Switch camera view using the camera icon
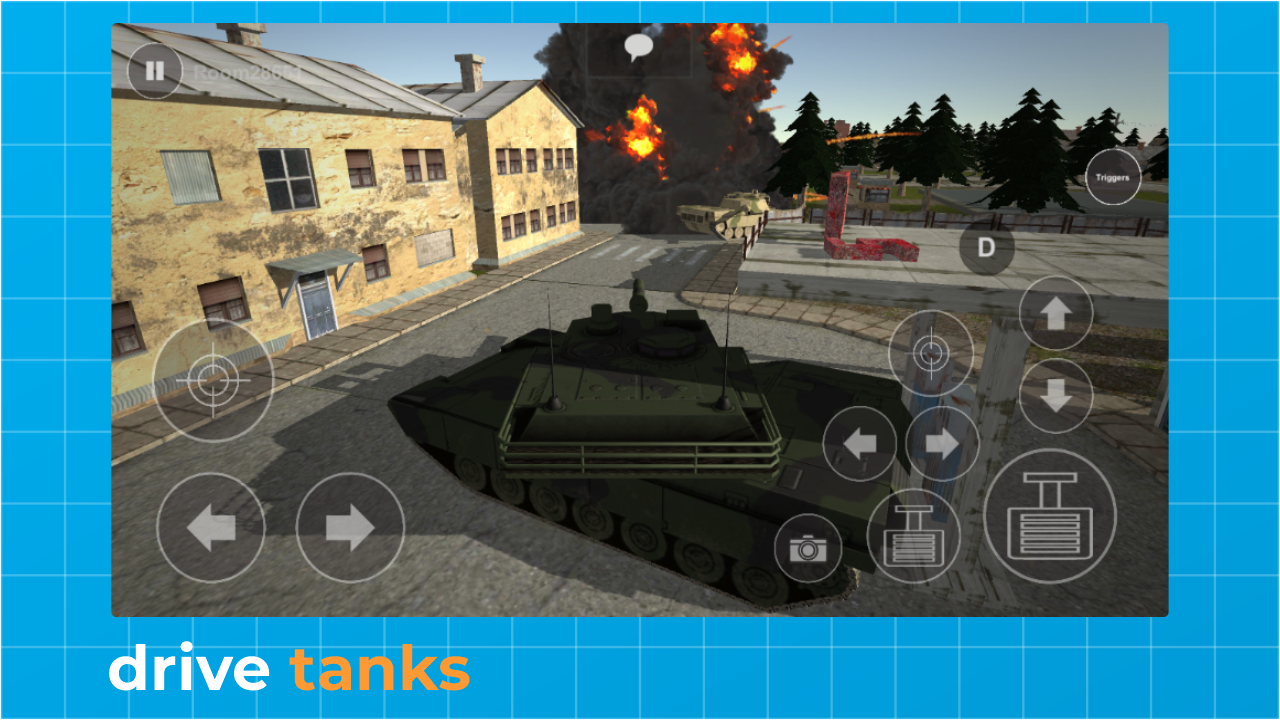The height and width of the screenshot is (720, 1280). coord(806,546)
